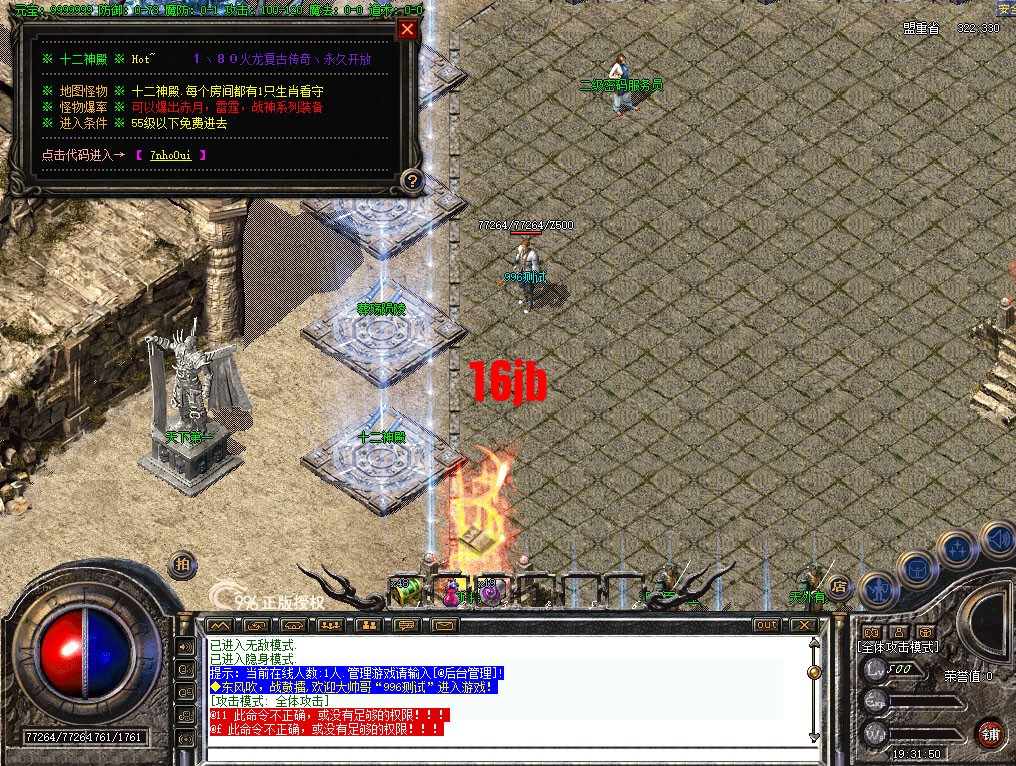Select the purple swirl item slot

pyautogui.click(x=489, y=593)
